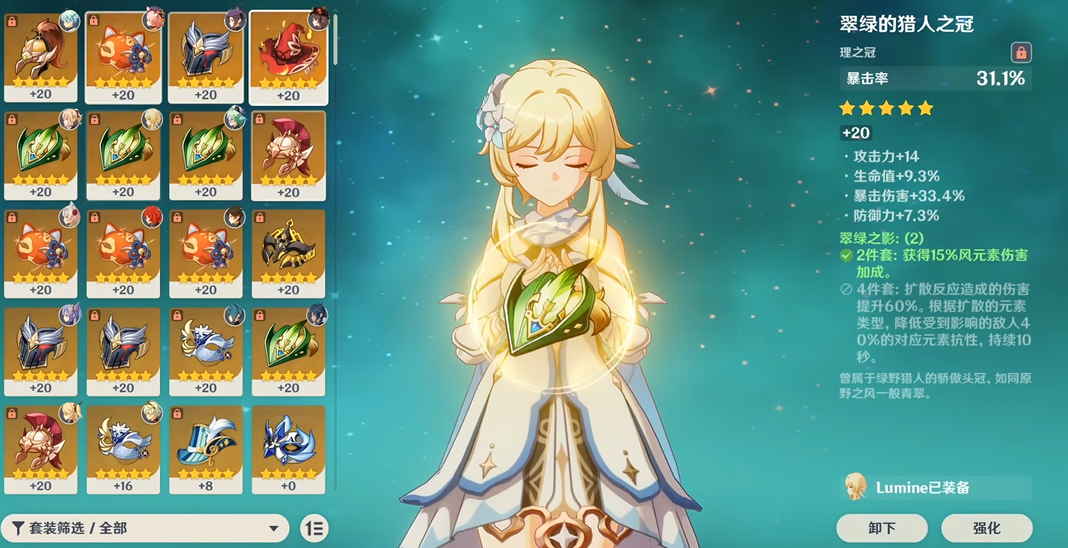Unequip artifact with the 卸下 button
Viewport: 1068px width, 548px height.
[882, 528]
